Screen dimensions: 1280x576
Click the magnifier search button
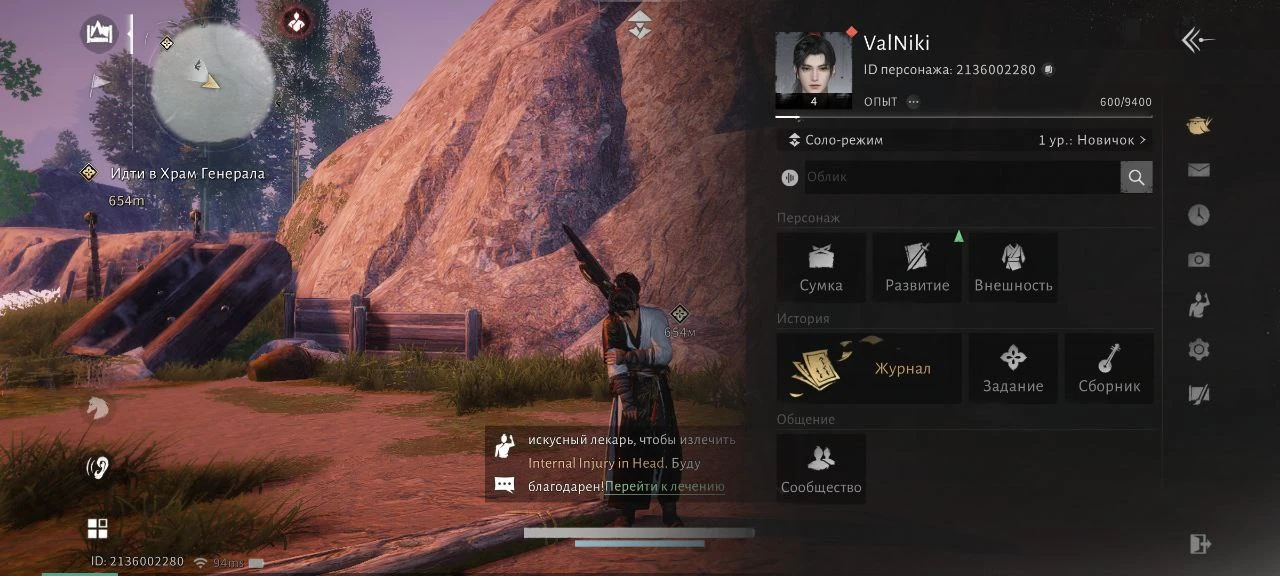[x=1136, y=177]
